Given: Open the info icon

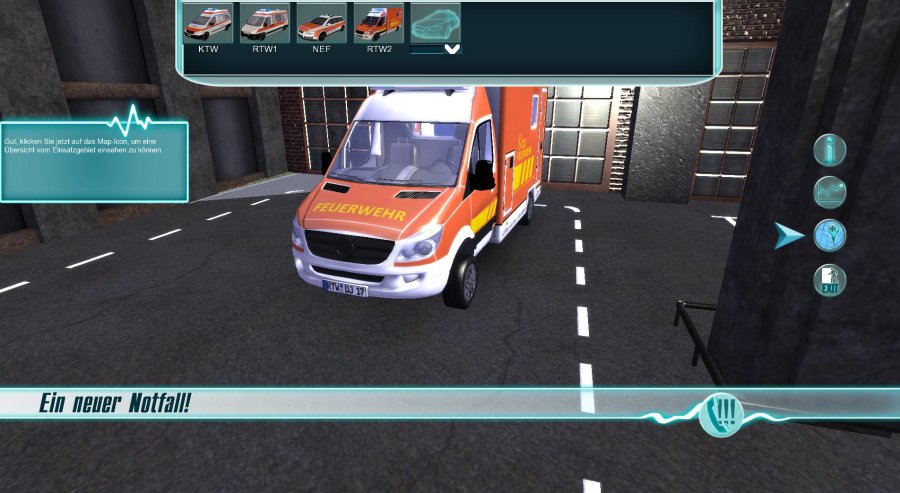Looking at the screenshot, I should [830, 150].
